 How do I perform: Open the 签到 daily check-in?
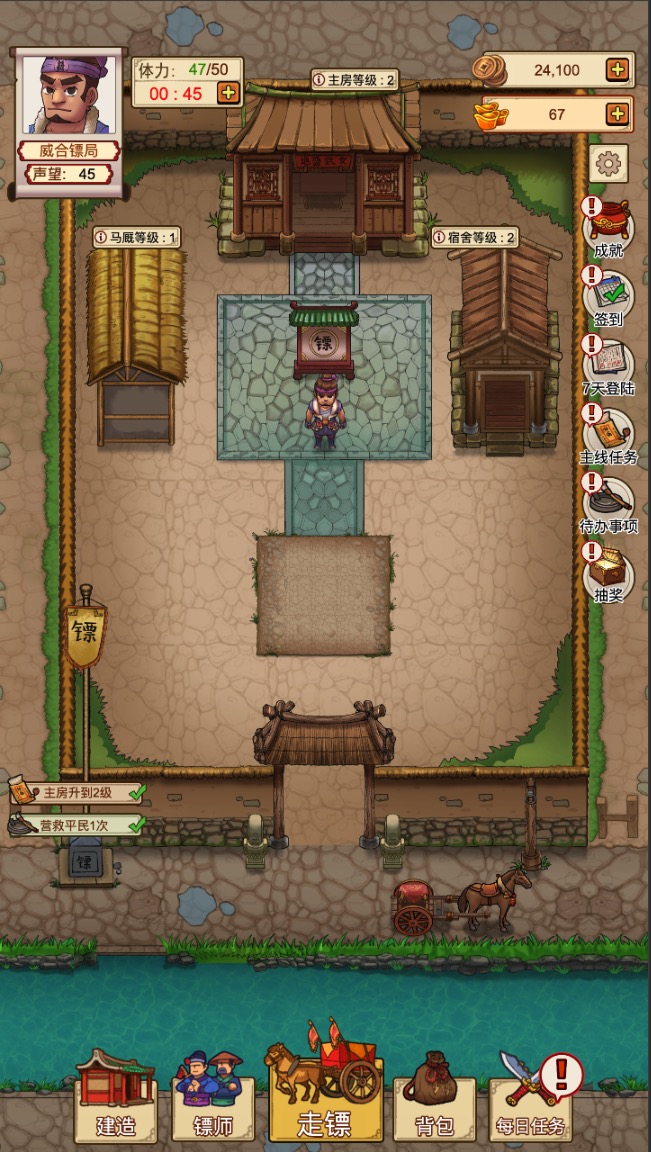point(608,297)
